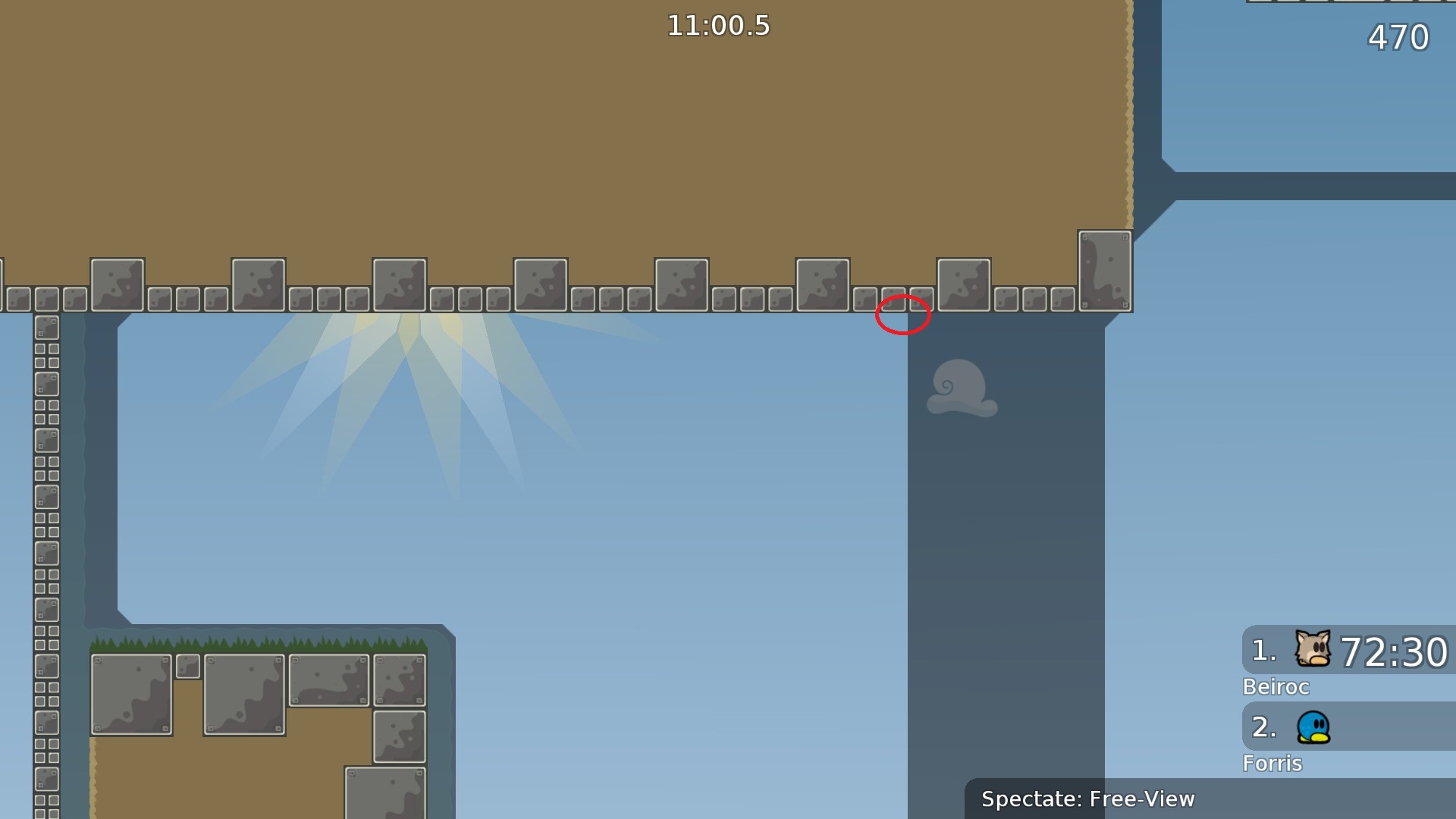Select Beiroc's scoreboard entry
1456x819 pixels.
(1348, 651)
